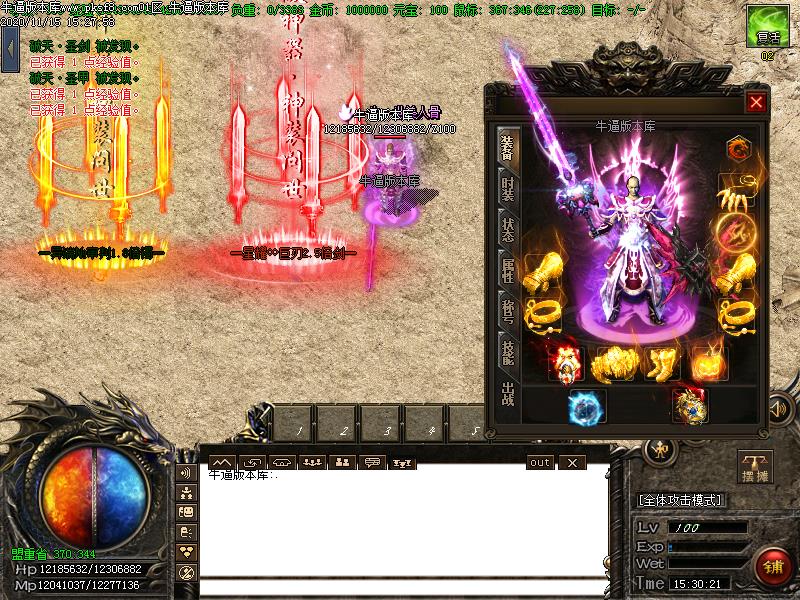Switch to the 时装 (fashion) tab
800x600 pixels.
[508, 191]
